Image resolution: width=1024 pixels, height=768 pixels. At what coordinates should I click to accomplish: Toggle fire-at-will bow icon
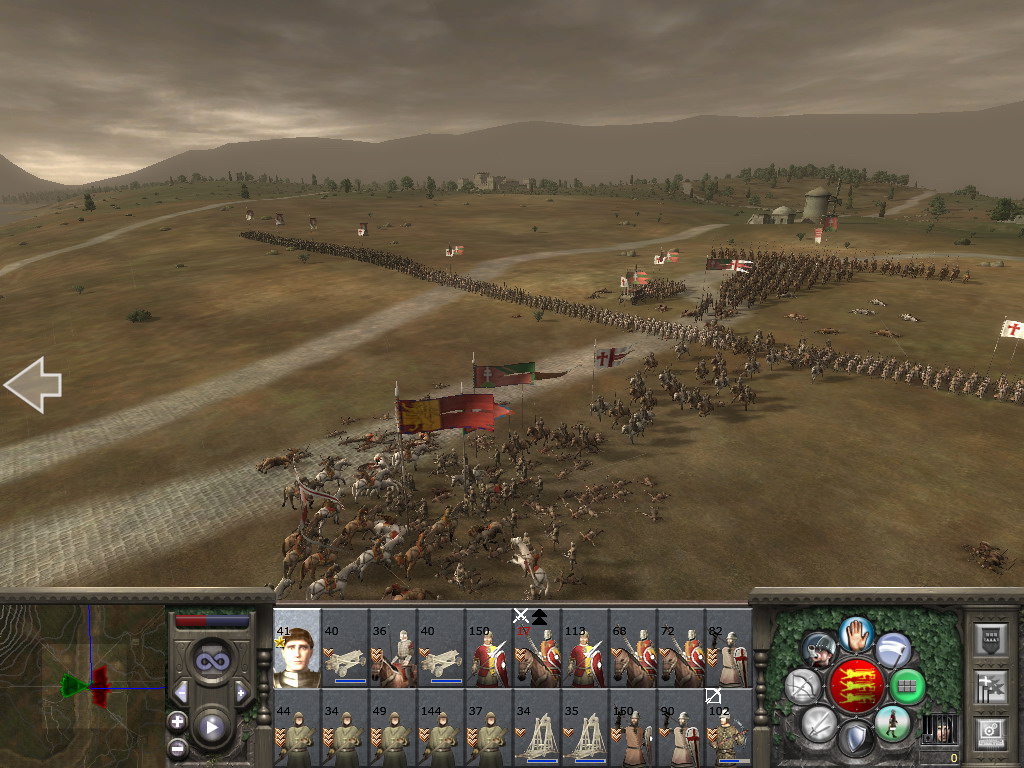pyautogui.click(x=803, y=686)
